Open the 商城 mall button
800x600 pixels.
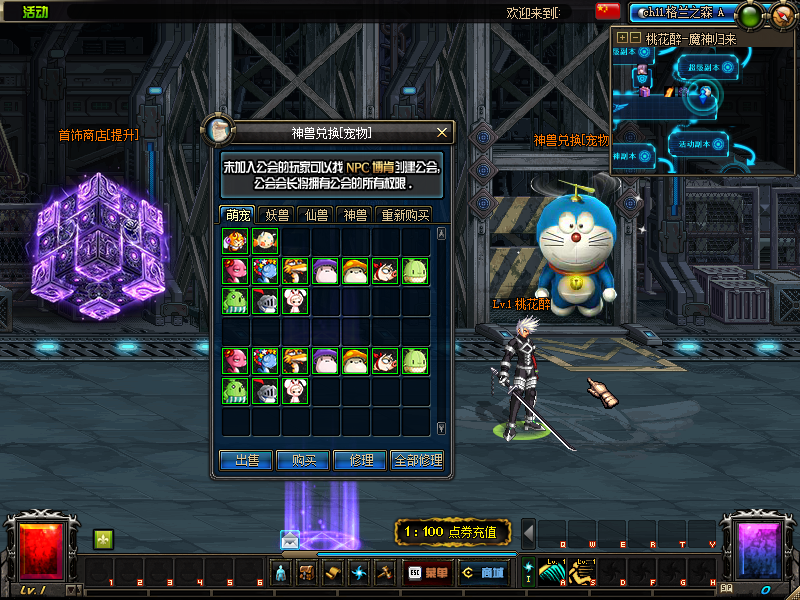482,573
